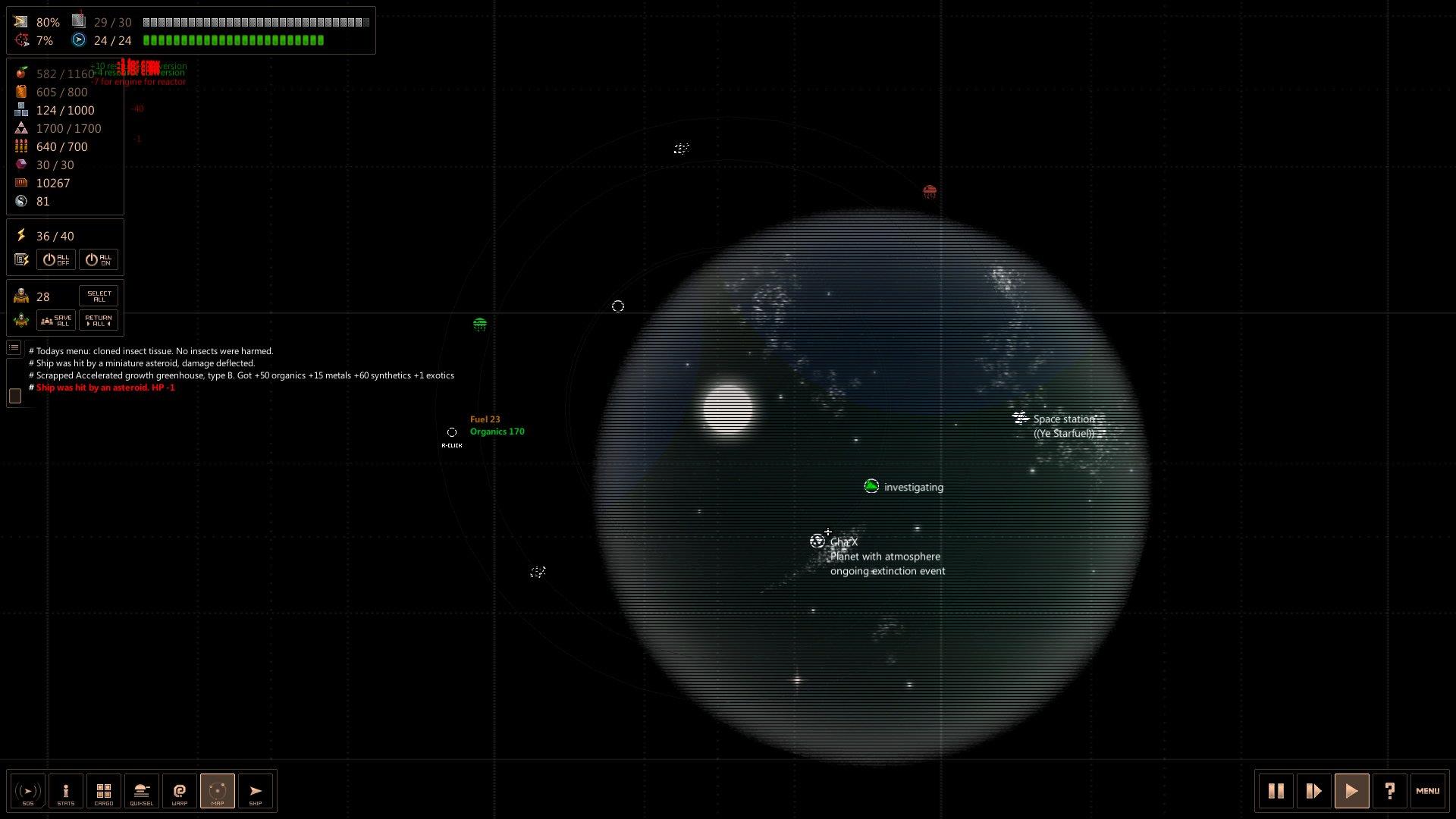Open the WARP panel
Viewport: 1456px width, 819px height.
[x=180, y=791]
